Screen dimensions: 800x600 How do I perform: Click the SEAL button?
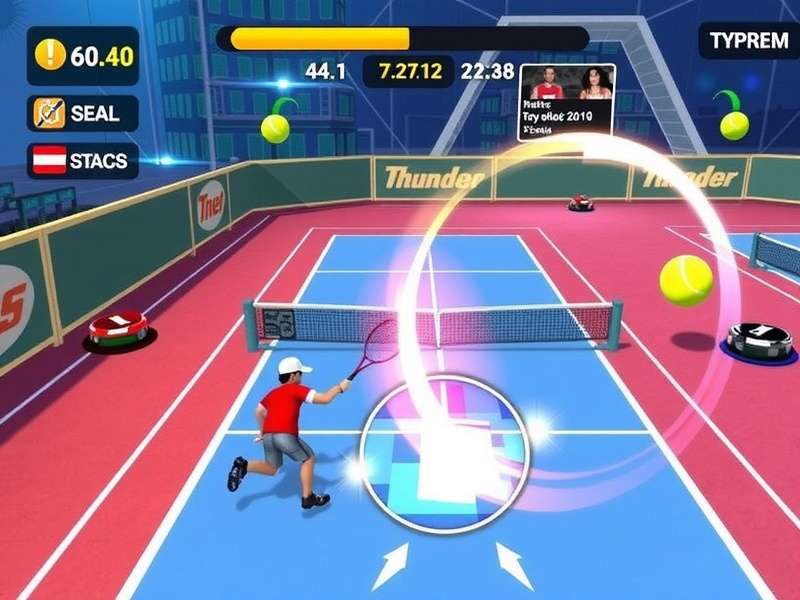point(82,113)
